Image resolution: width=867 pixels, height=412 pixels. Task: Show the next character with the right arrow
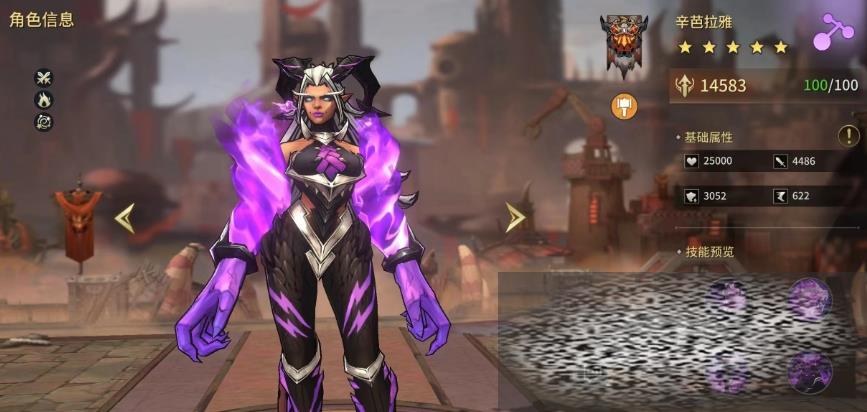[514, 218]
